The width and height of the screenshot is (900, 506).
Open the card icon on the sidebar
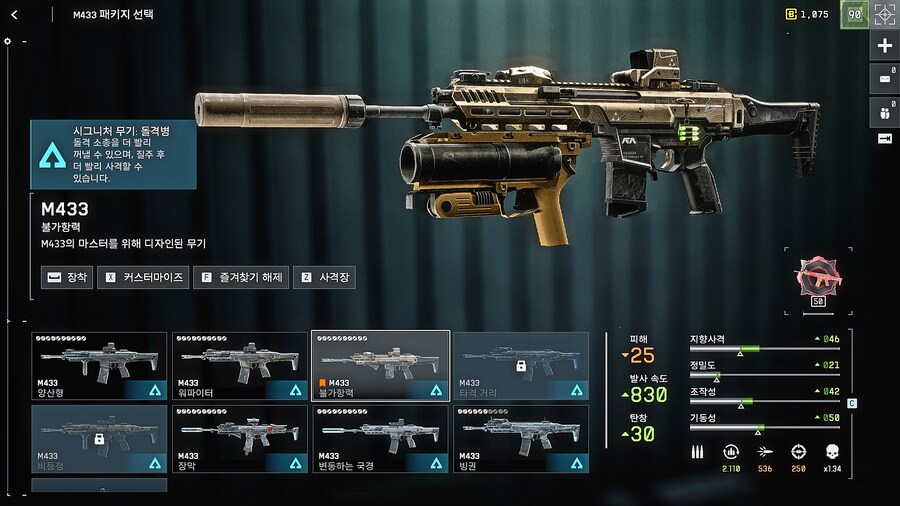click(x=884, y=77)
